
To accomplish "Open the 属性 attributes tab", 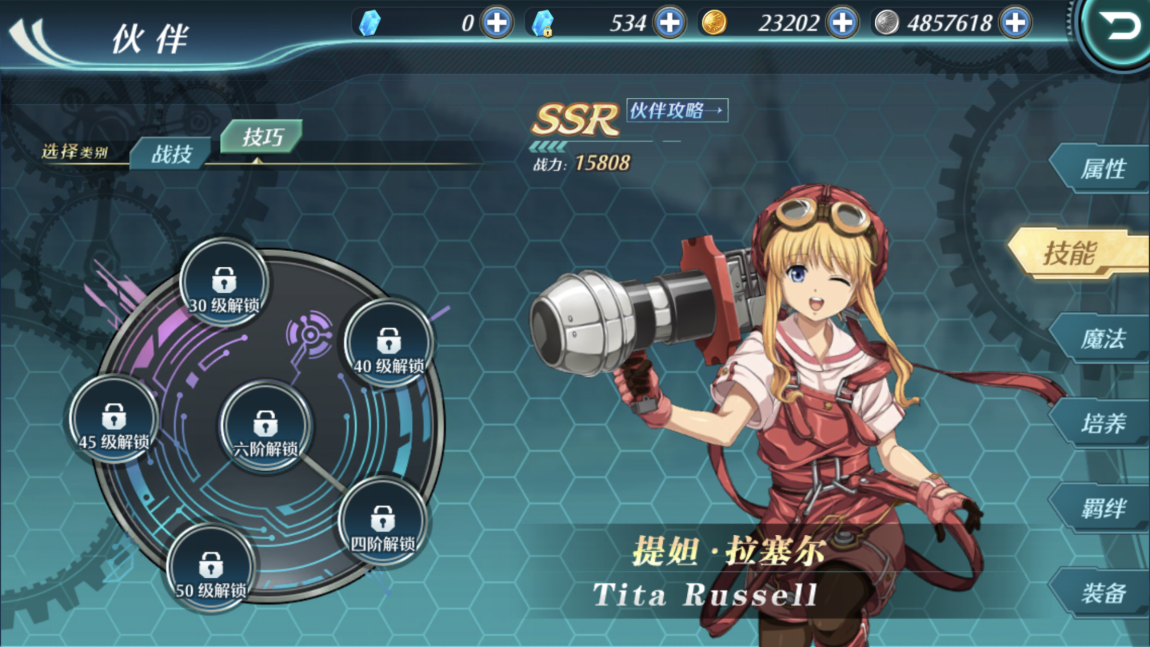I will (1102, 169).
